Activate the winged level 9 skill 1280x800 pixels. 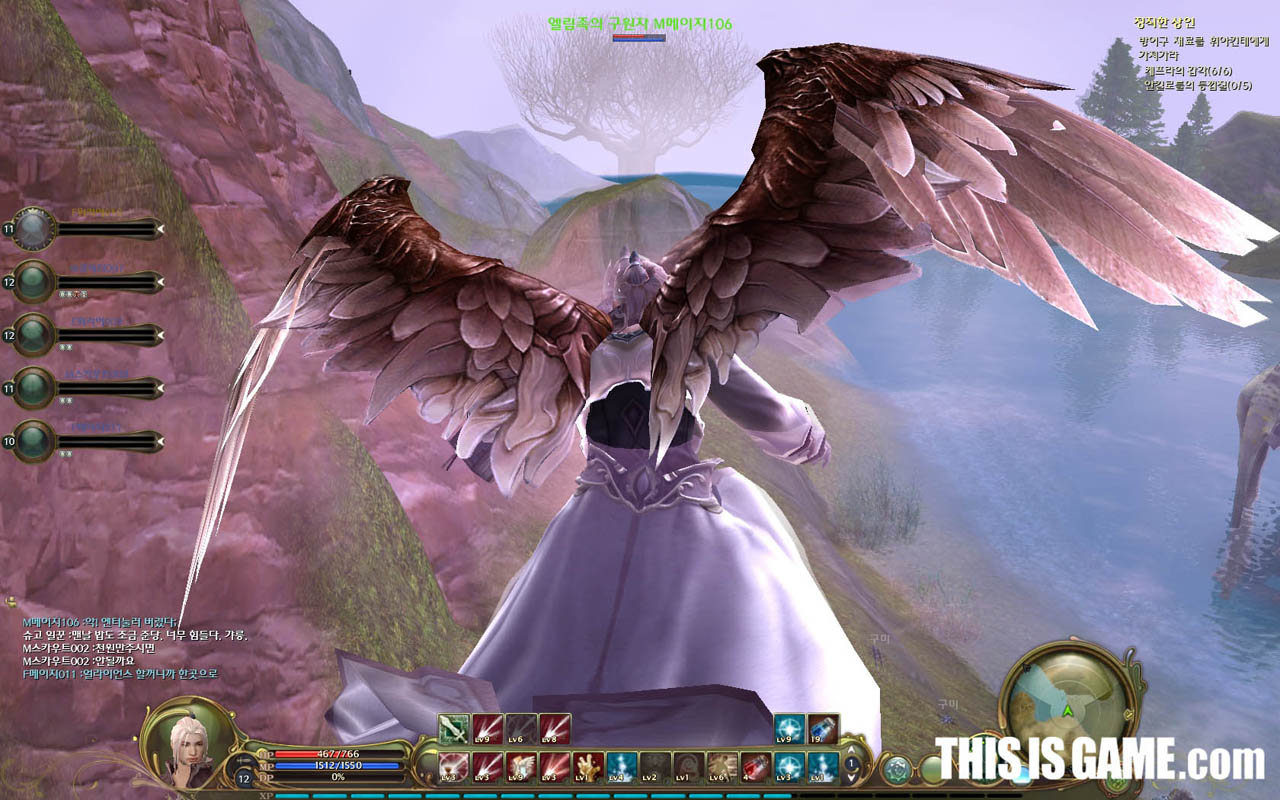pos(521,767)
